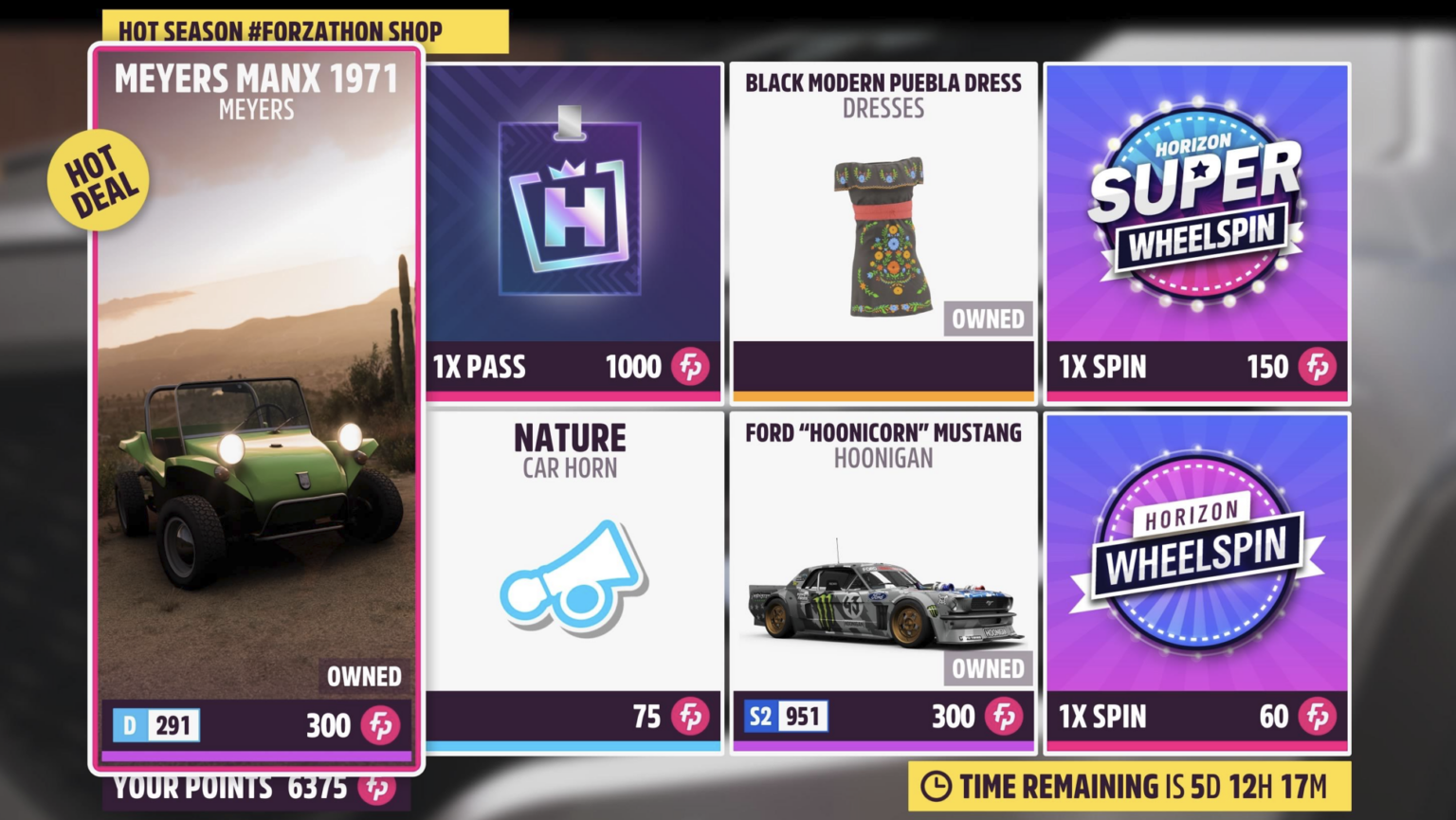Click the Owned label on the dress tile
The height and width of the screenshot is (820, 1456).
[987, 320]
